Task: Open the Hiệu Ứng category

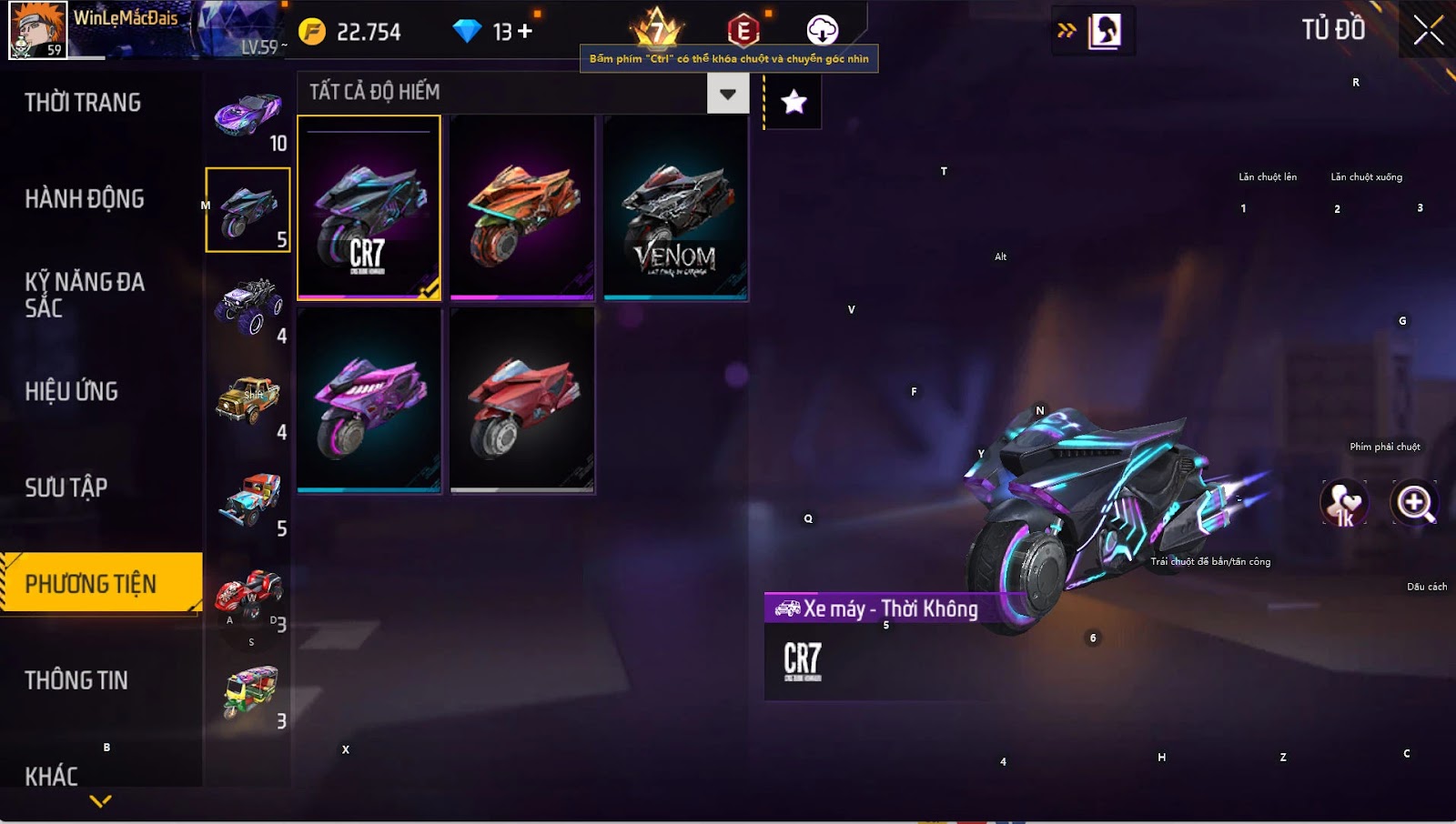Action: tap(72, 392)
